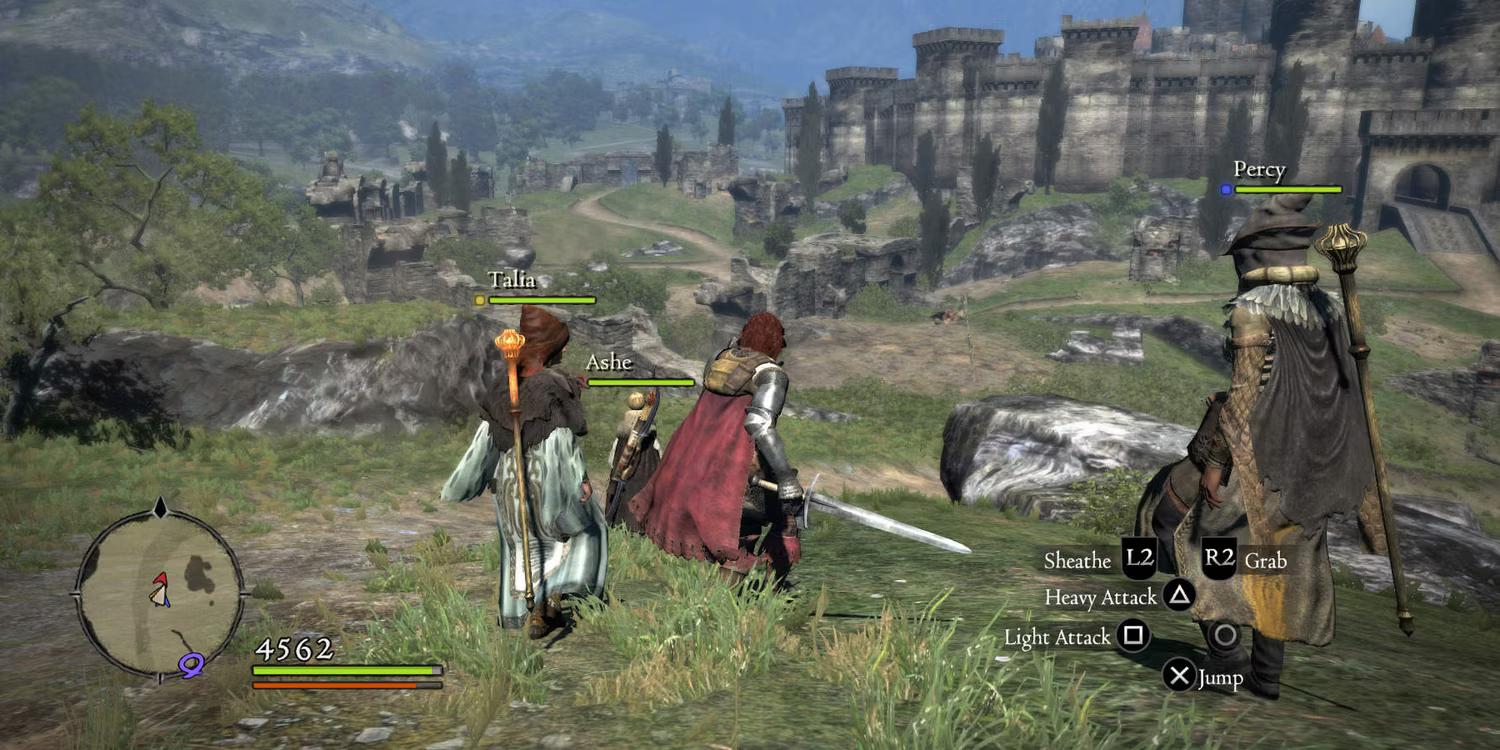Click the circular minimap
This screenshot has height=750, width=1500.
tap(159, 591)
